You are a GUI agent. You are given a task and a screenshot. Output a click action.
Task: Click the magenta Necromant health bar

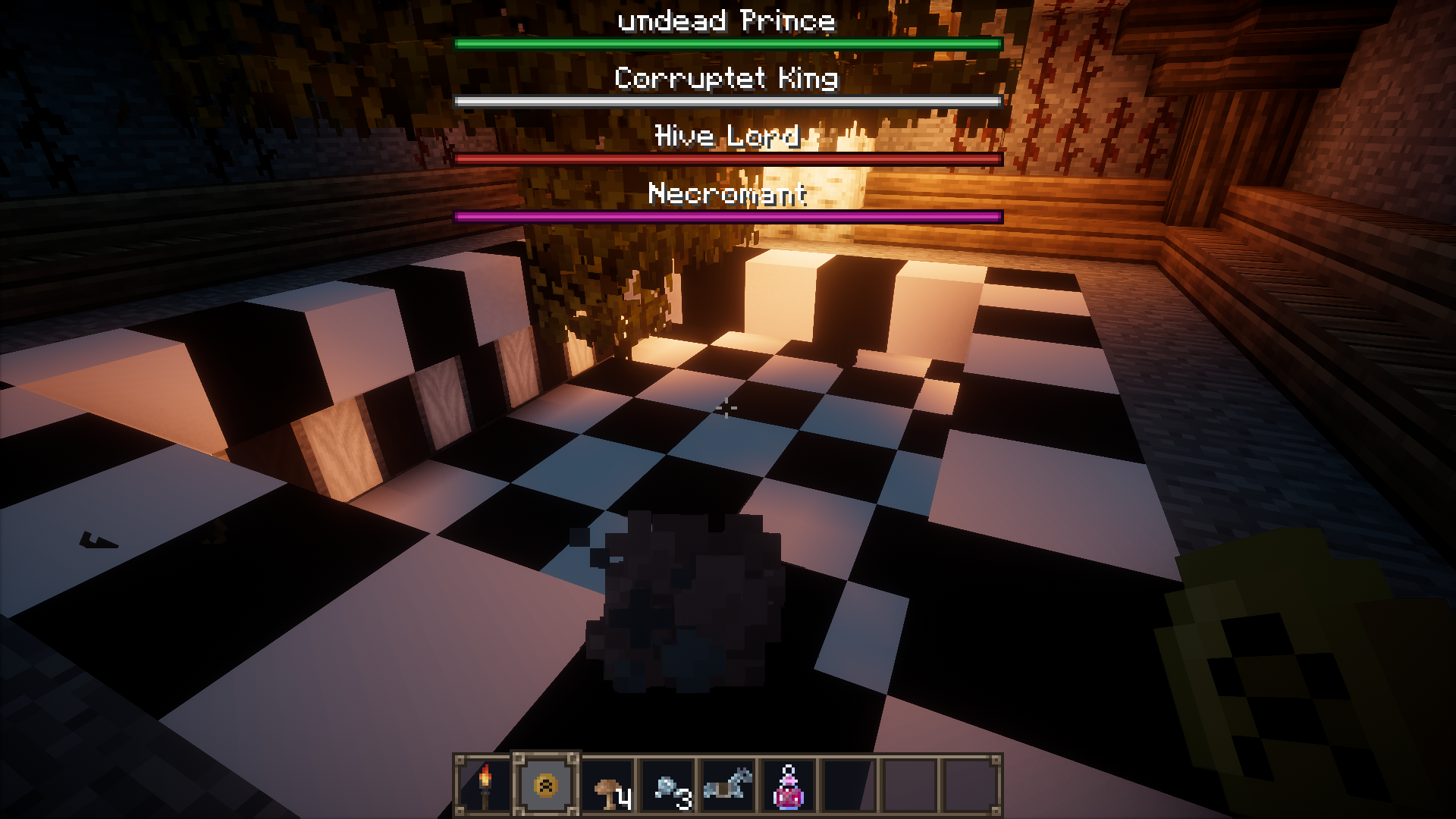[726, 215]
